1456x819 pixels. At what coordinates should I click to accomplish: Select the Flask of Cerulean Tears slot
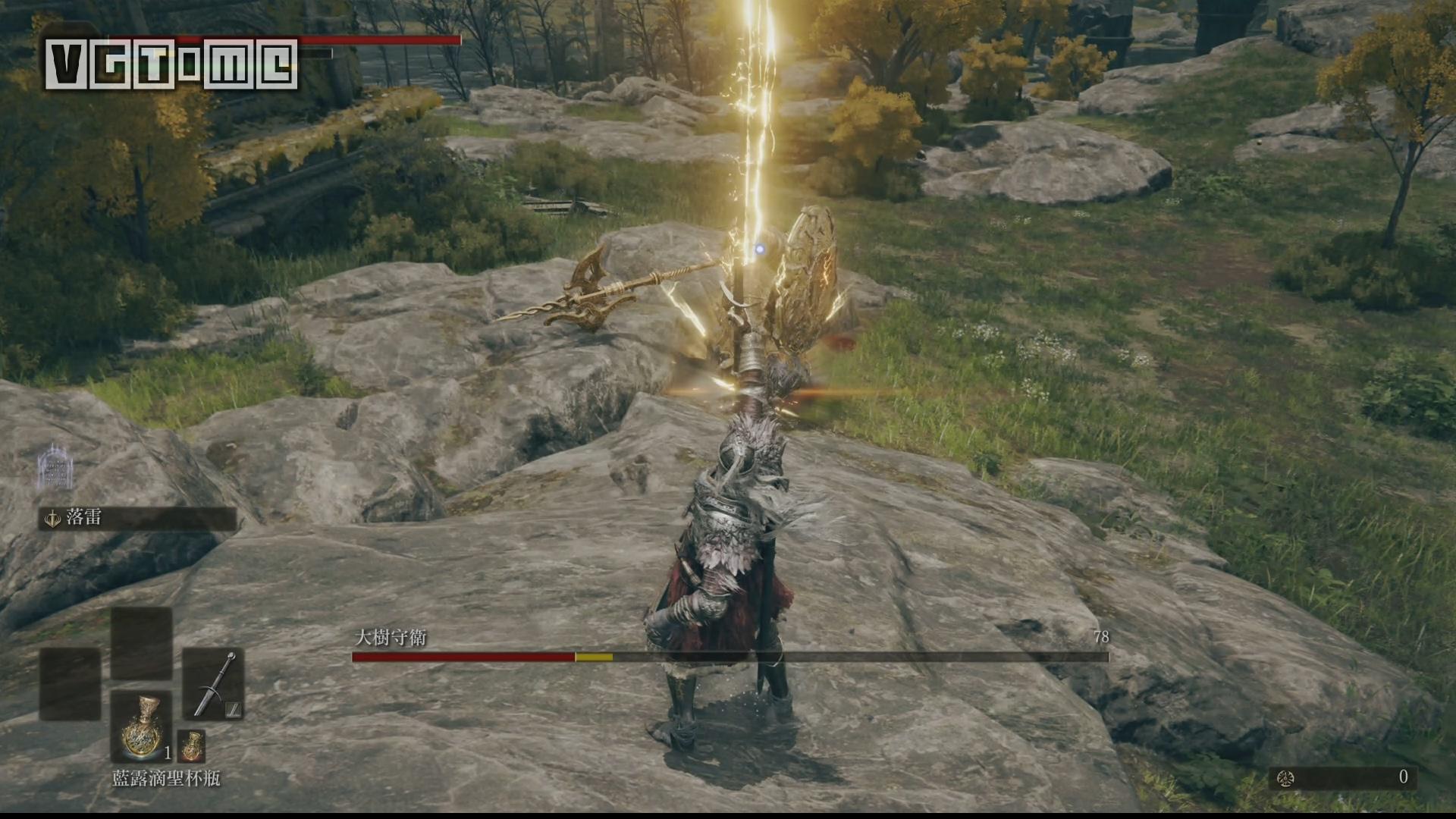(142, 726)
